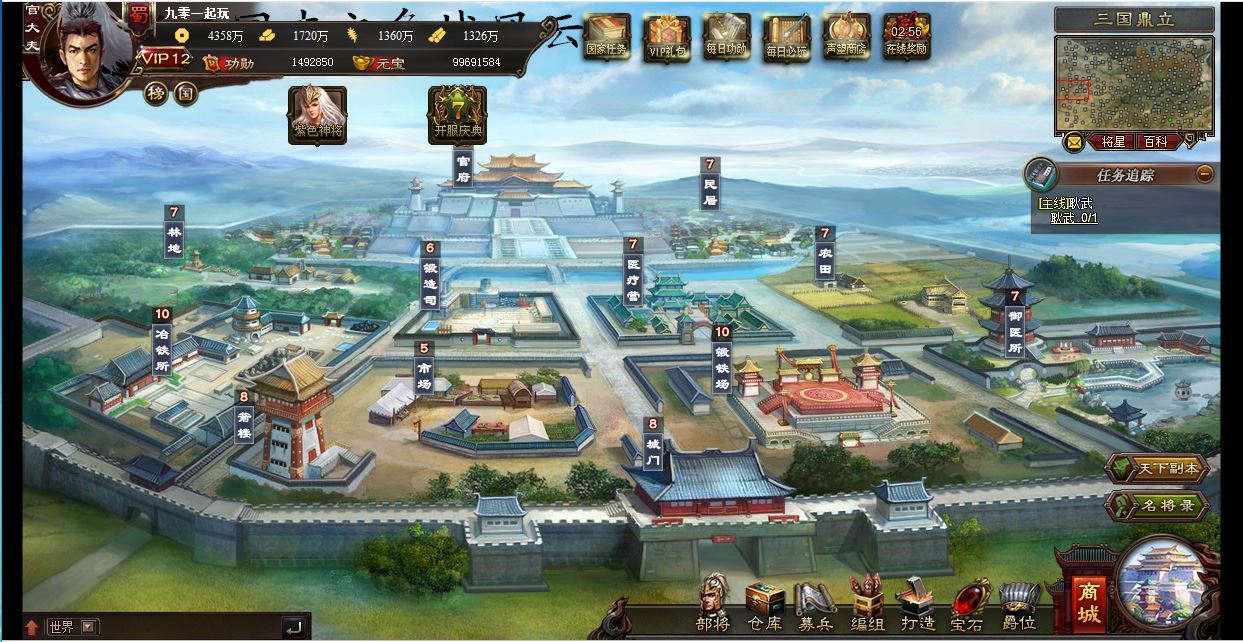Screen dimensions: 1243x642
Task: Open the 名将录 famous generals list
Action: coord(1157,505)
